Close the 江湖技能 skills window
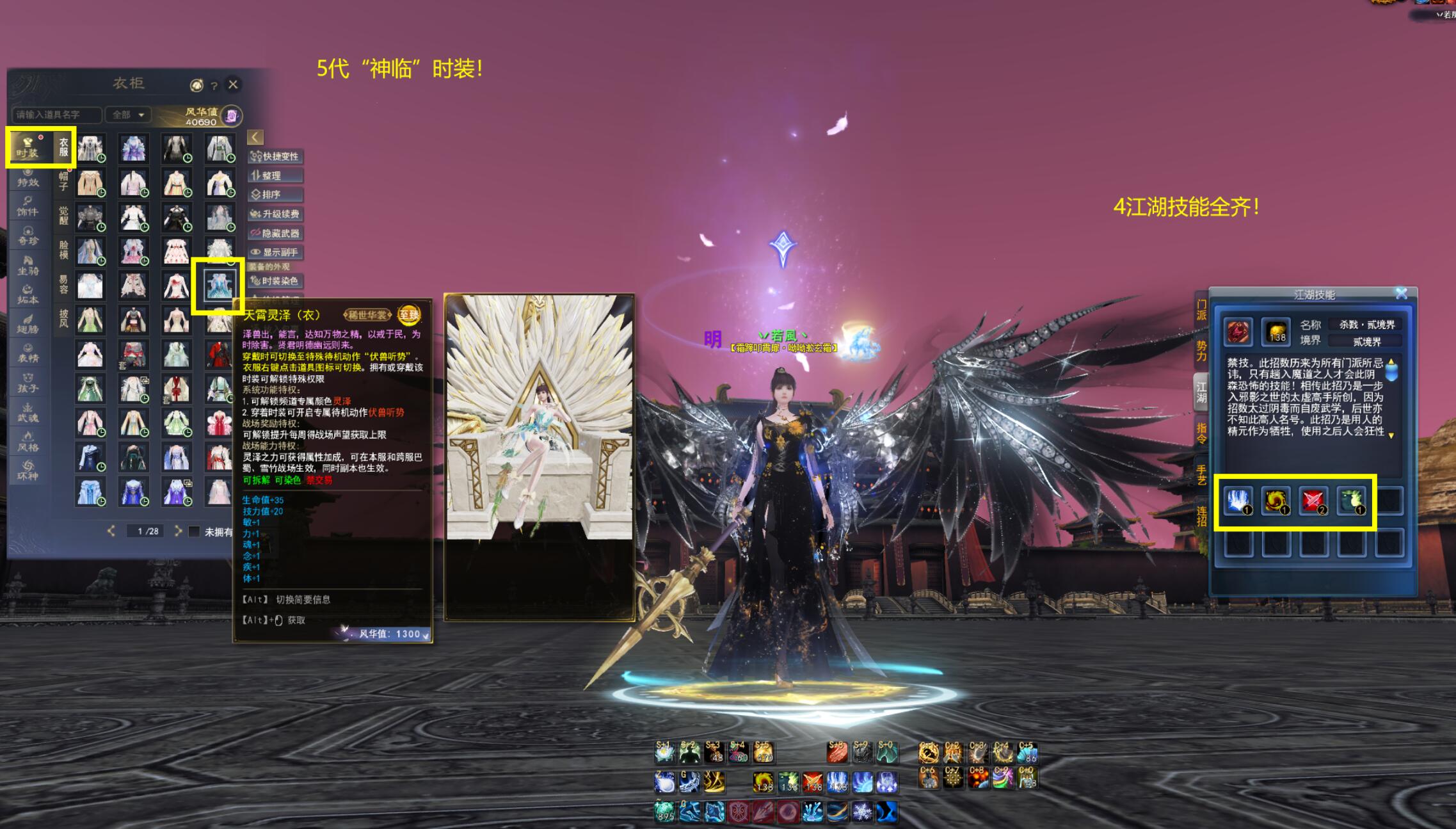This screenshot has width=1456, height=829. pos(1402,293)
